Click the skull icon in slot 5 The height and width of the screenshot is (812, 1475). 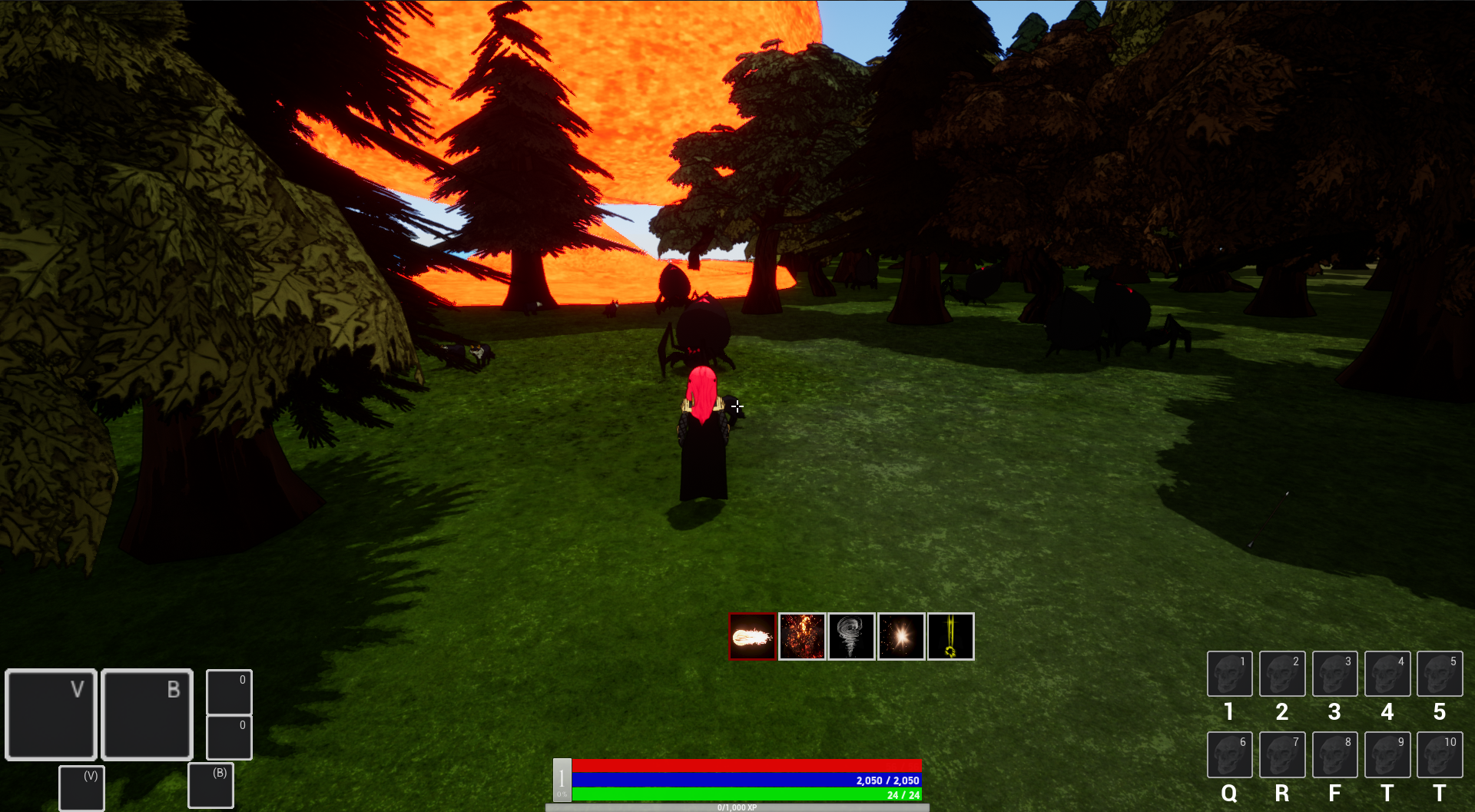(1440, 674)
